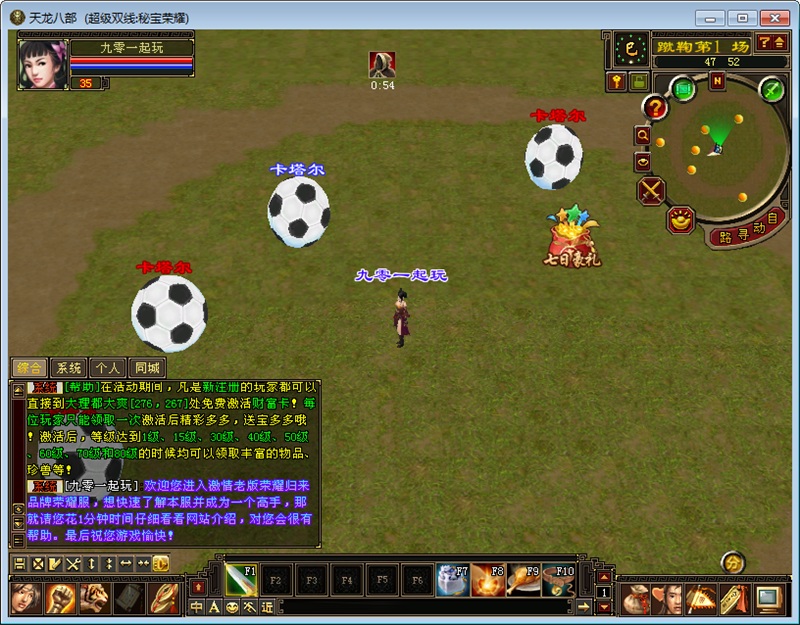
Task: Open the 同城 chat tab
Action: 147,367
